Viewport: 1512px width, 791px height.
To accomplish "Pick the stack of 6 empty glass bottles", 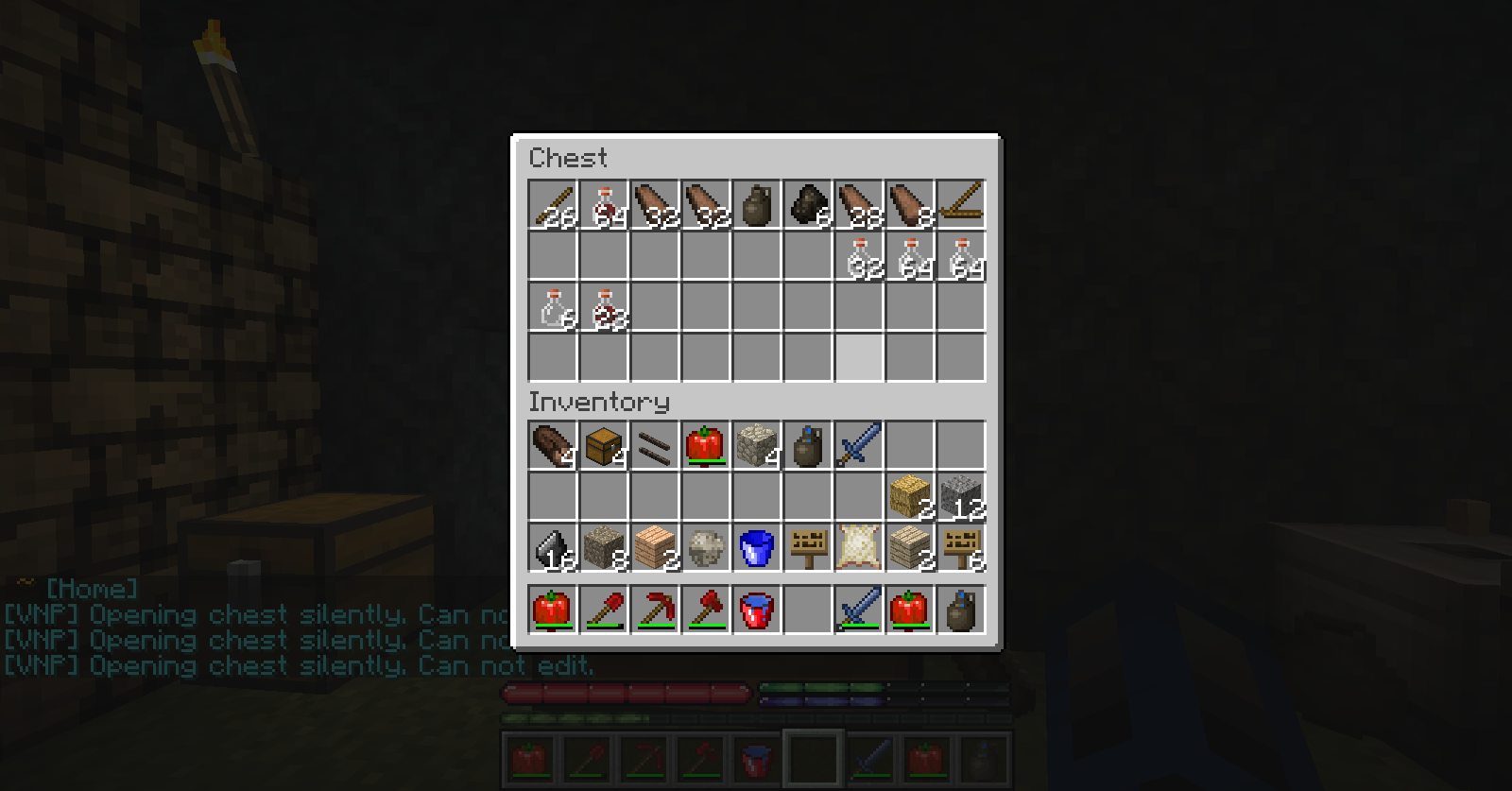I will [553, 307].
